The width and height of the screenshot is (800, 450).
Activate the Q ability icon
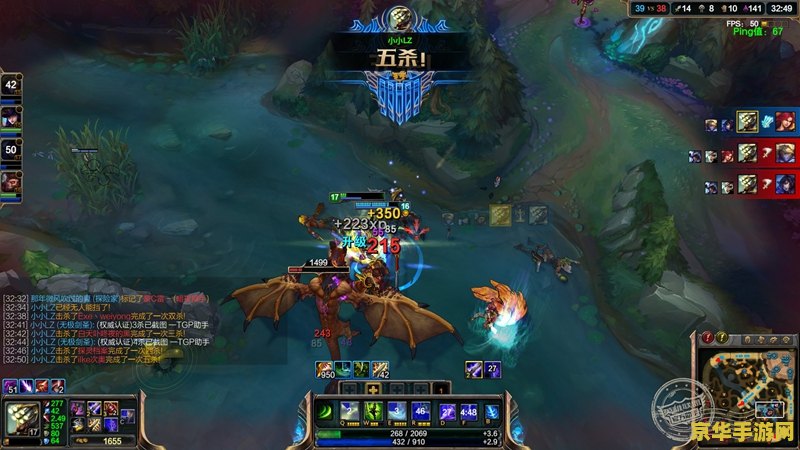[349, 411]
